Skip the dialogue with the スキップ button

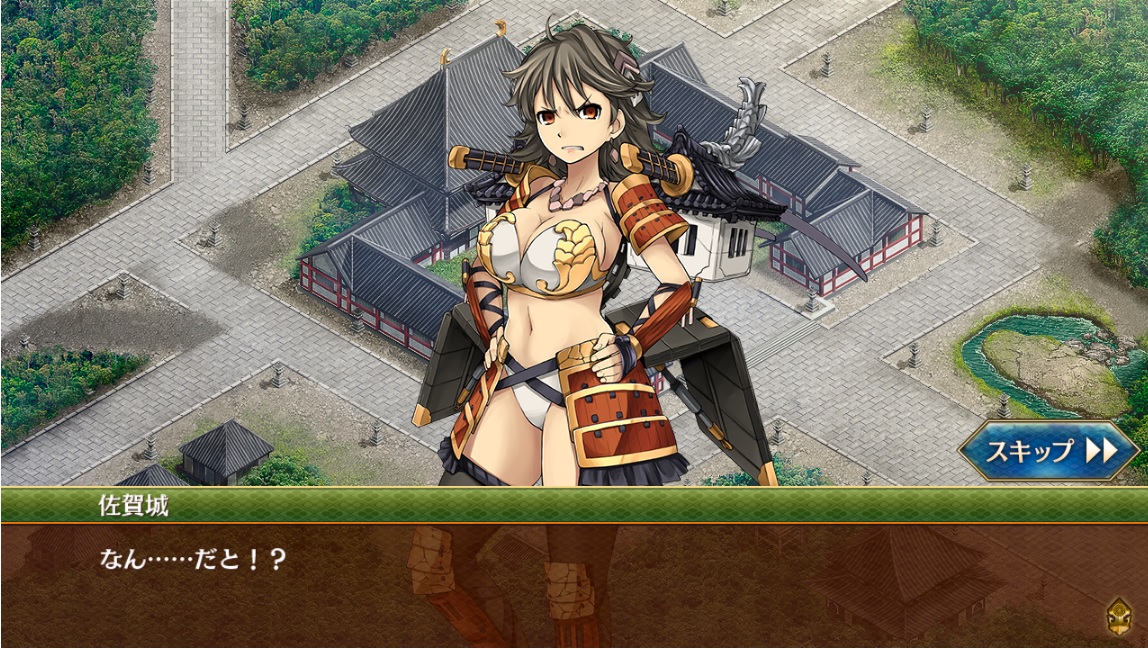tap(1049, 451)
